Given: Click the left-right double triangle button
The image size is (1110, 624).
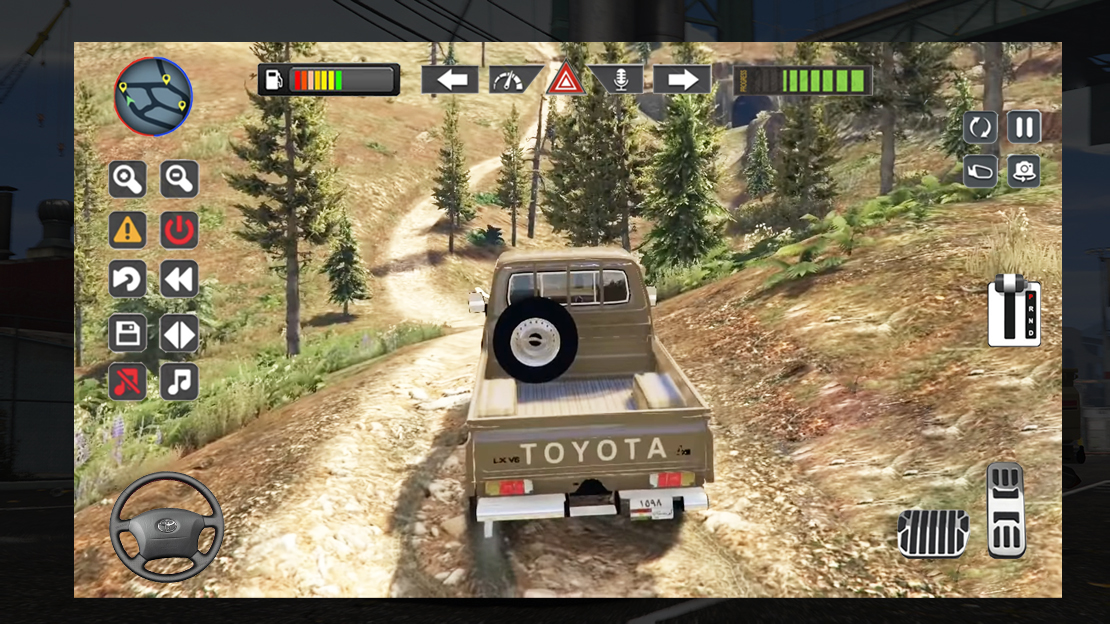Looking at the screenshot, I should click(180, 333).
